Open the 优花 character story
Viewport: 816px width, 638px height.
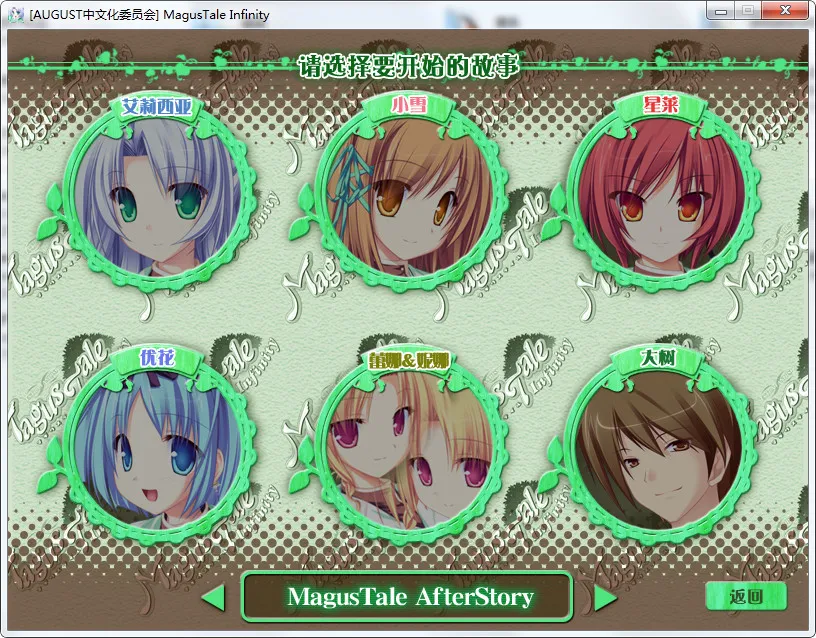156,440
